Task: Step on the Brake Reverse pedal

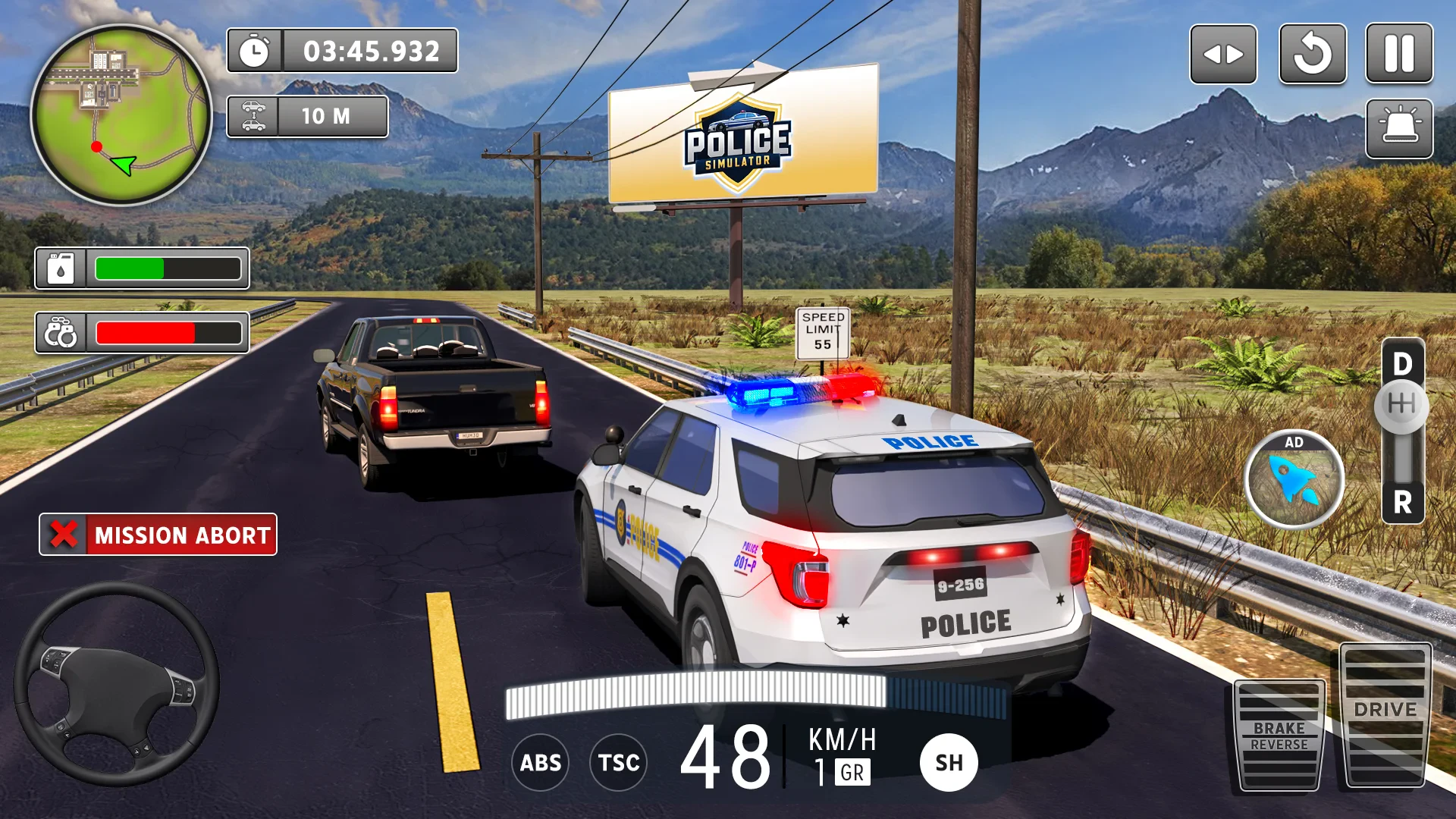Action: [1279, 735]
